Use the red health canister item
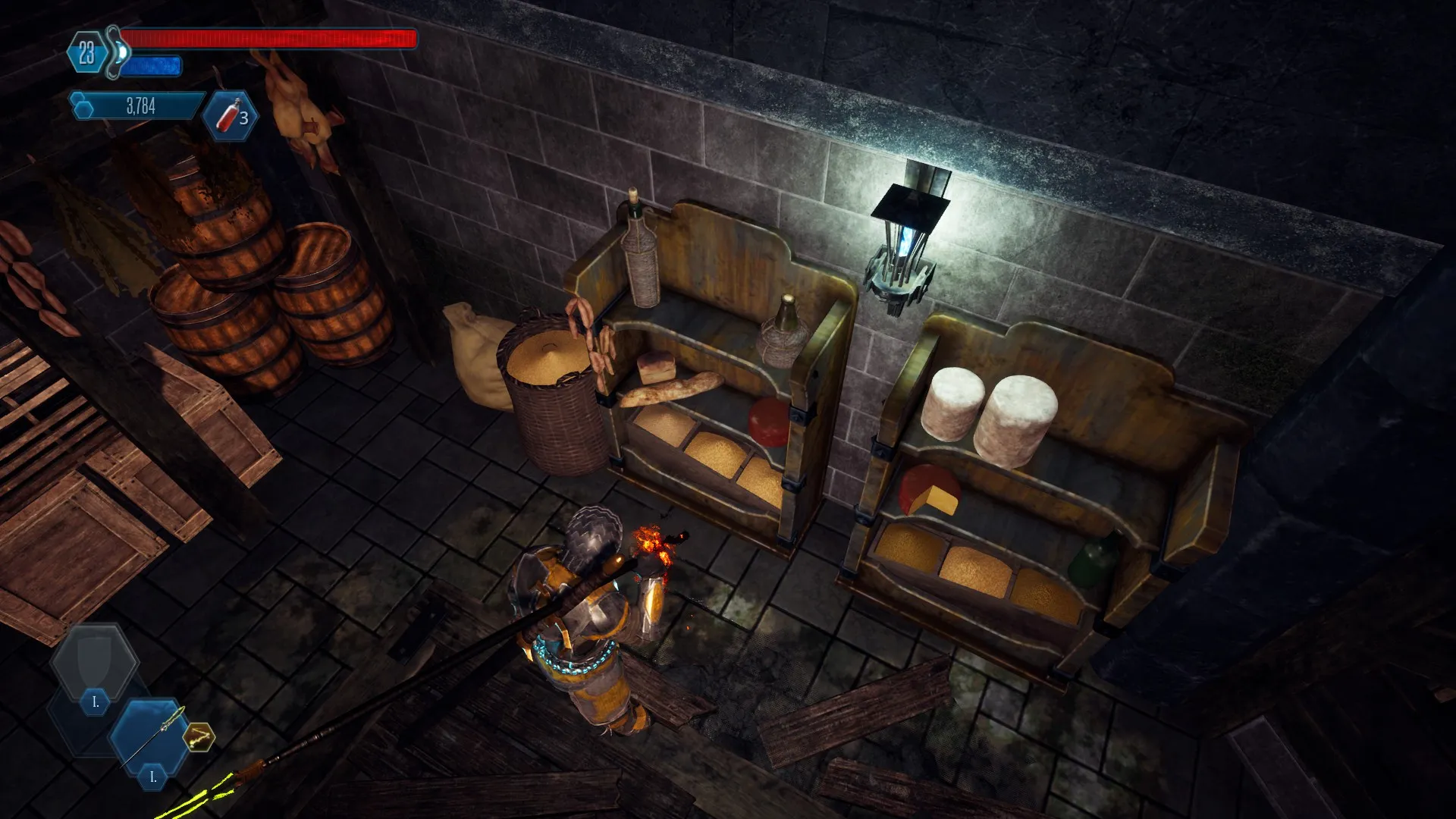The height and width of the screenshot is (819, 1456). (230, 116)
